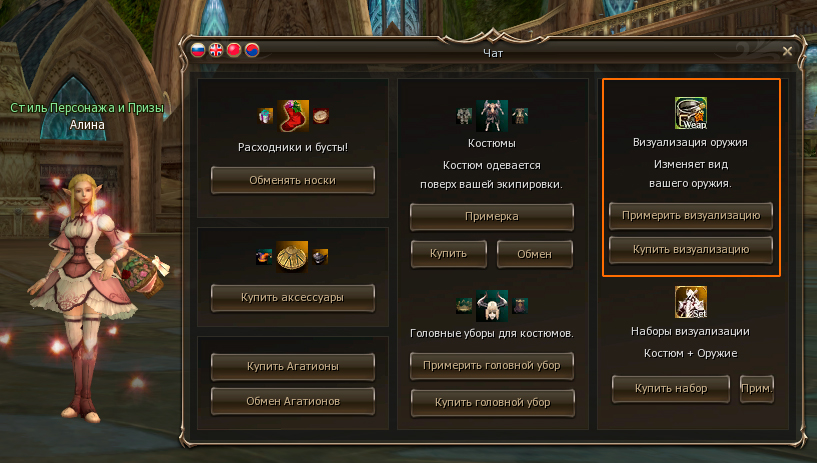Click the Обменять носки button
Viewport: 817px width, 463px height.
point(292,180)
